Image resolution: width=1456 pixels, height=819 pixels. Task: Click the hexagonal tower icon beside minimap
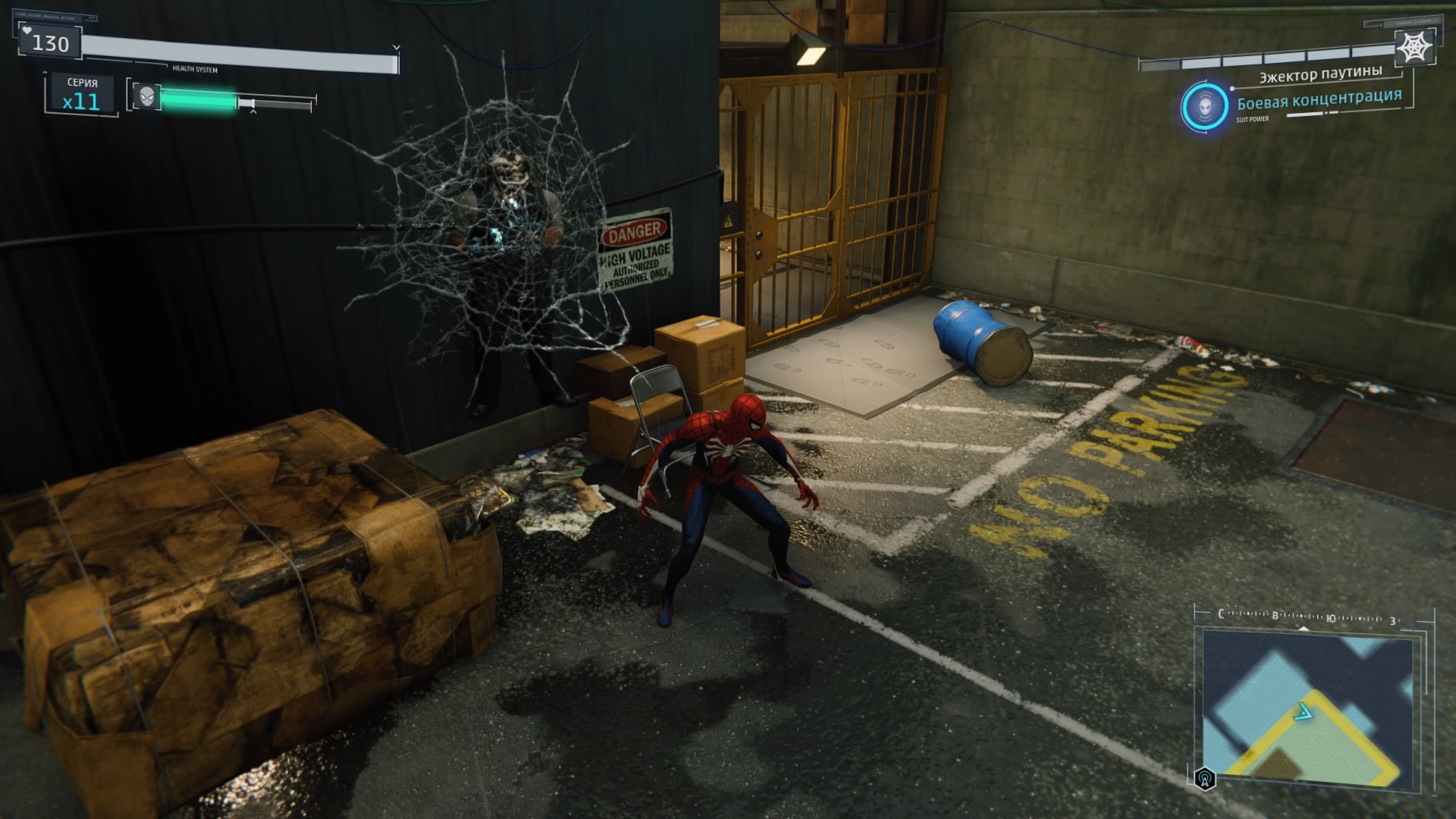pos(1205,779)
